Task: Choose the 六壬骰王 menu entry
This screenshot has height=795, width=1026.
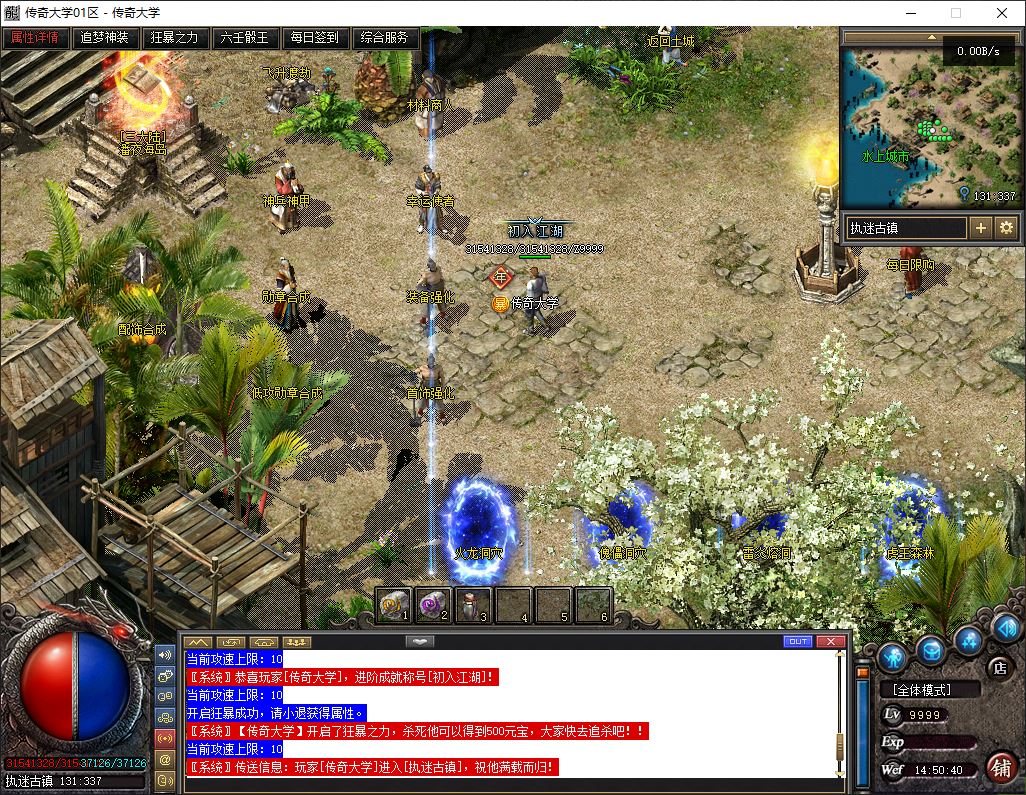Action: (245, 38)
